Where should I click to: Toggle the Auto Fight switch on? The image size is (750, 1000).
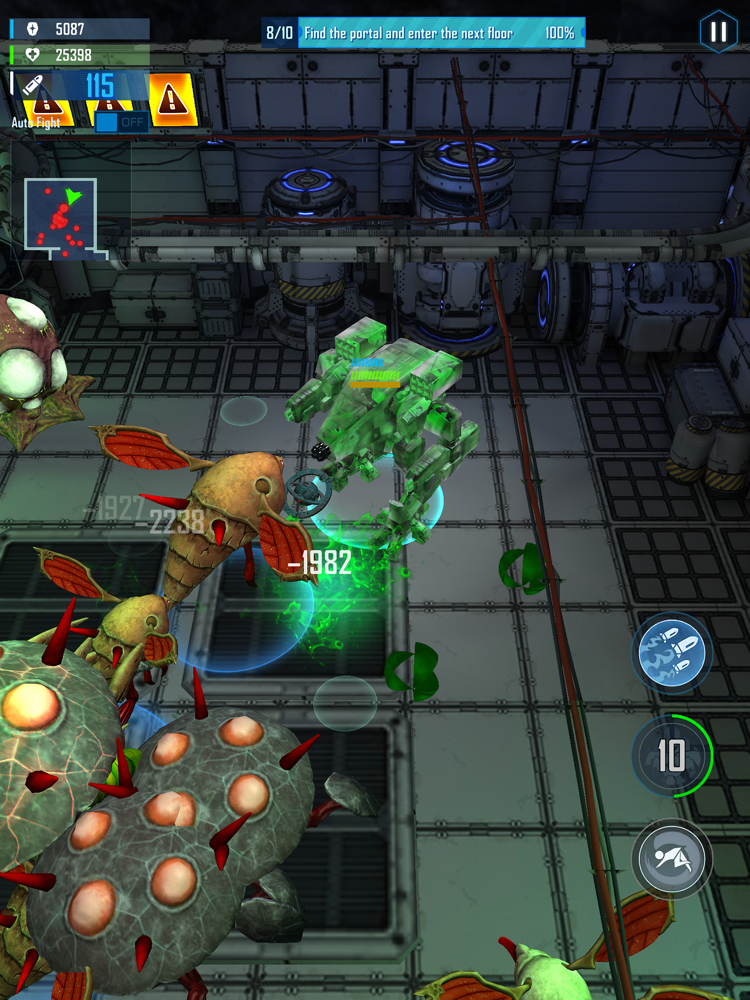120,122
